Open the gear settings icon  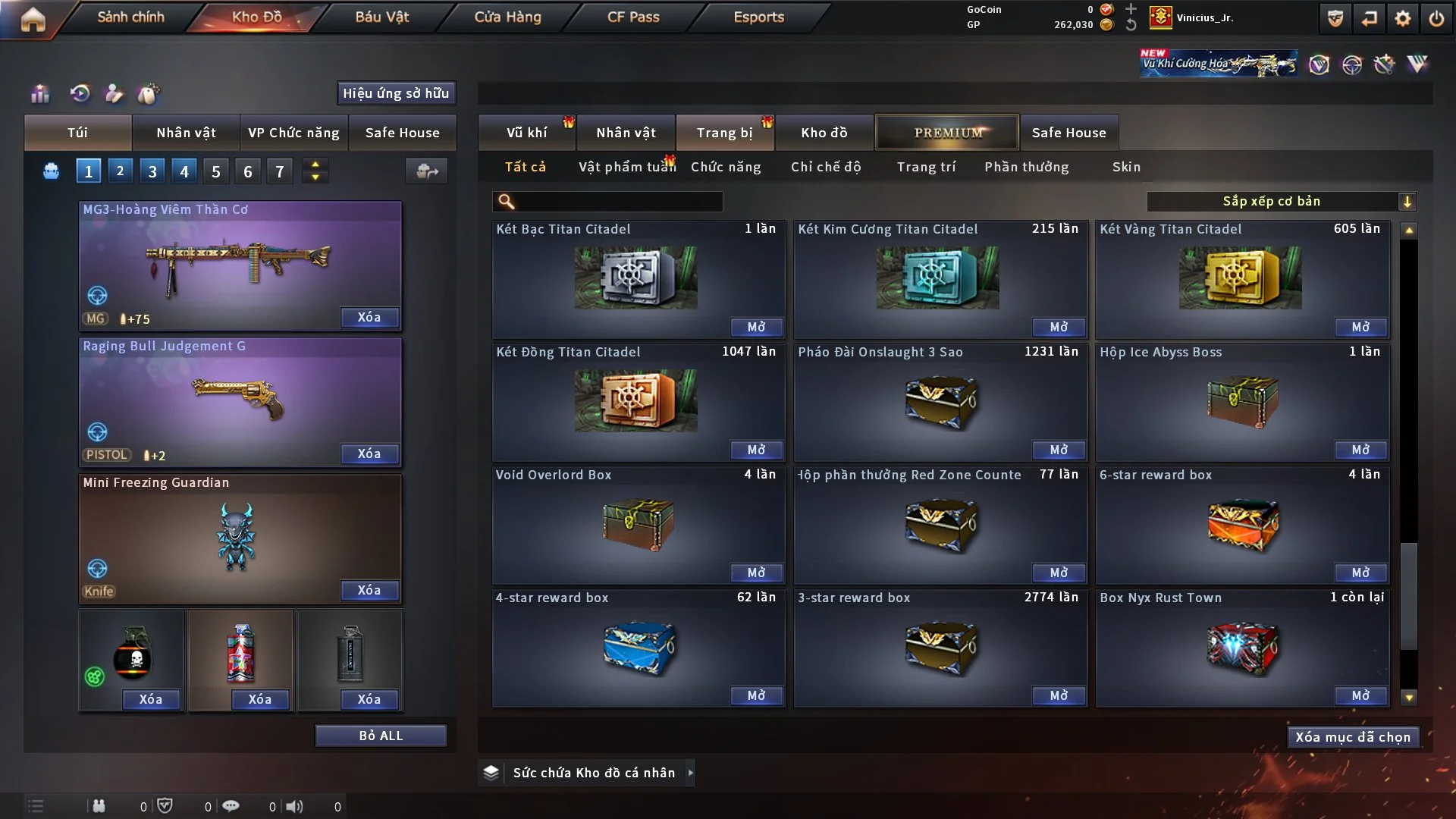[1402, 18]
